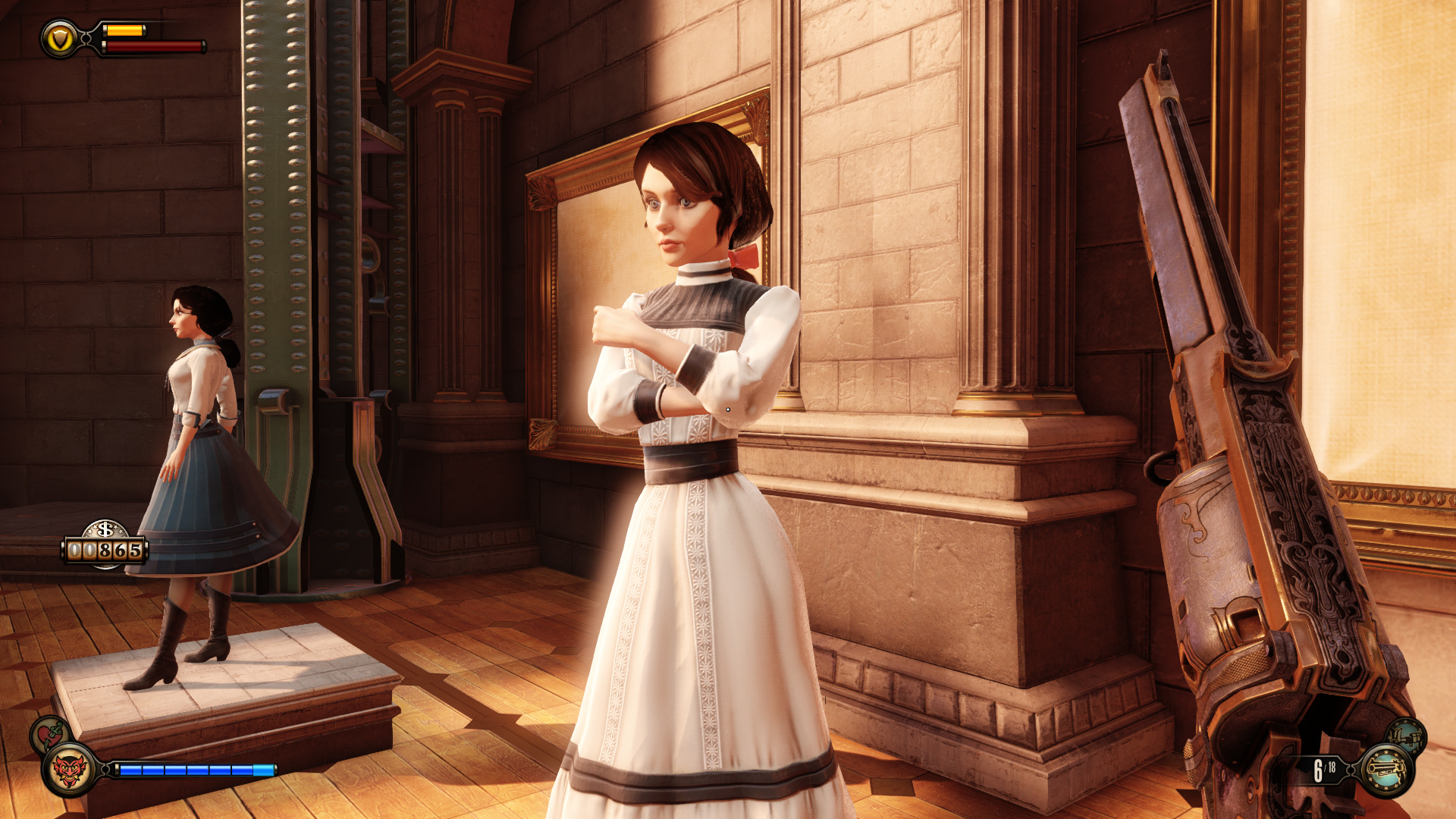Select the Devil's Kiss vigor icon

68,770
